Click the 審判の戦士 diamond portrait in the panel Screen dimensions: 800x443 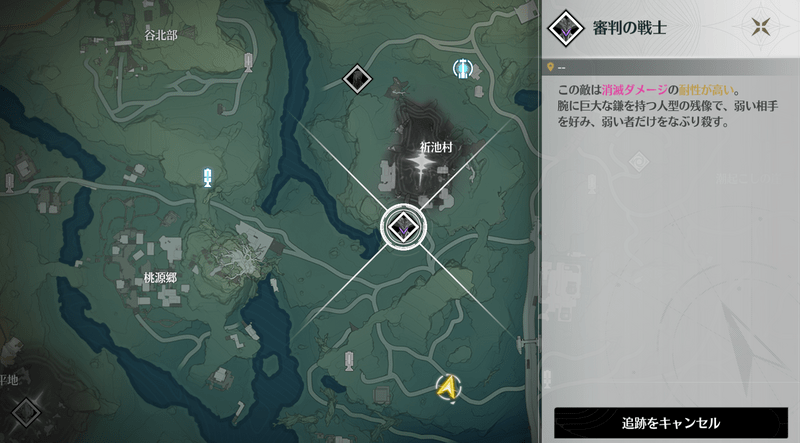point(568,29)
